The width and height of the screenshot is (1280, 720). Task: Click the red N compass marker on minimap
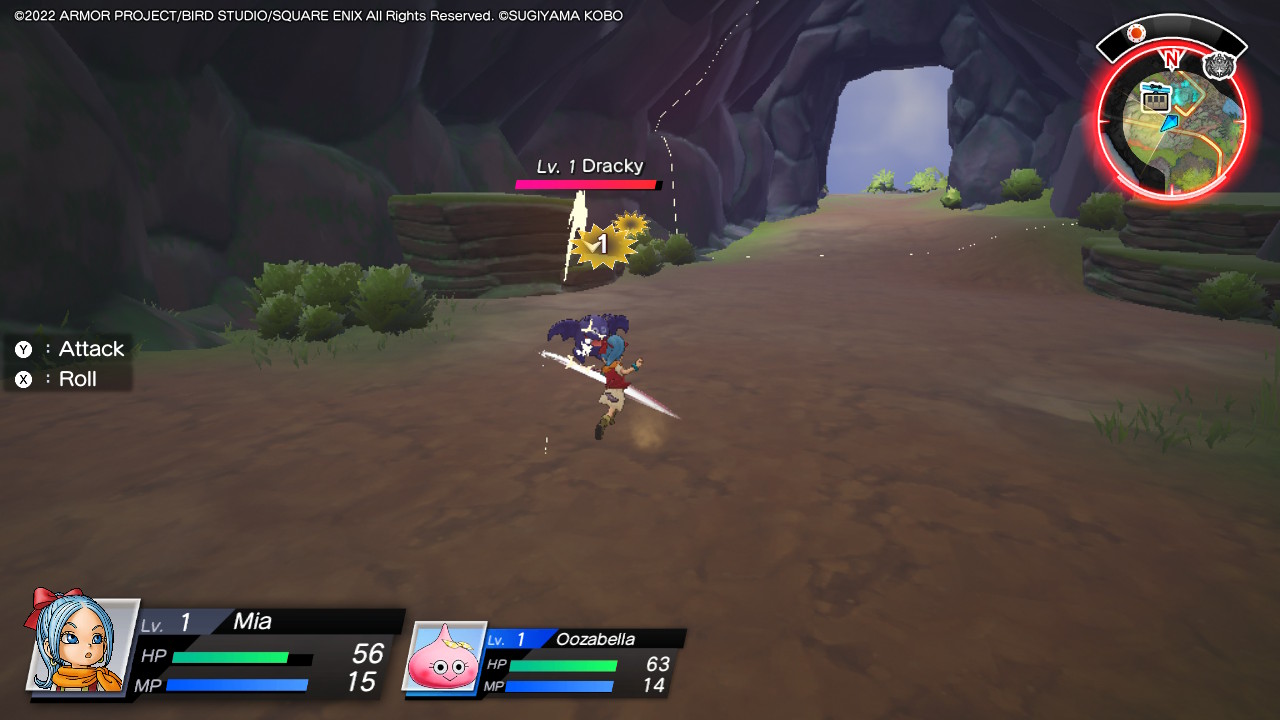click(1172, 58)
